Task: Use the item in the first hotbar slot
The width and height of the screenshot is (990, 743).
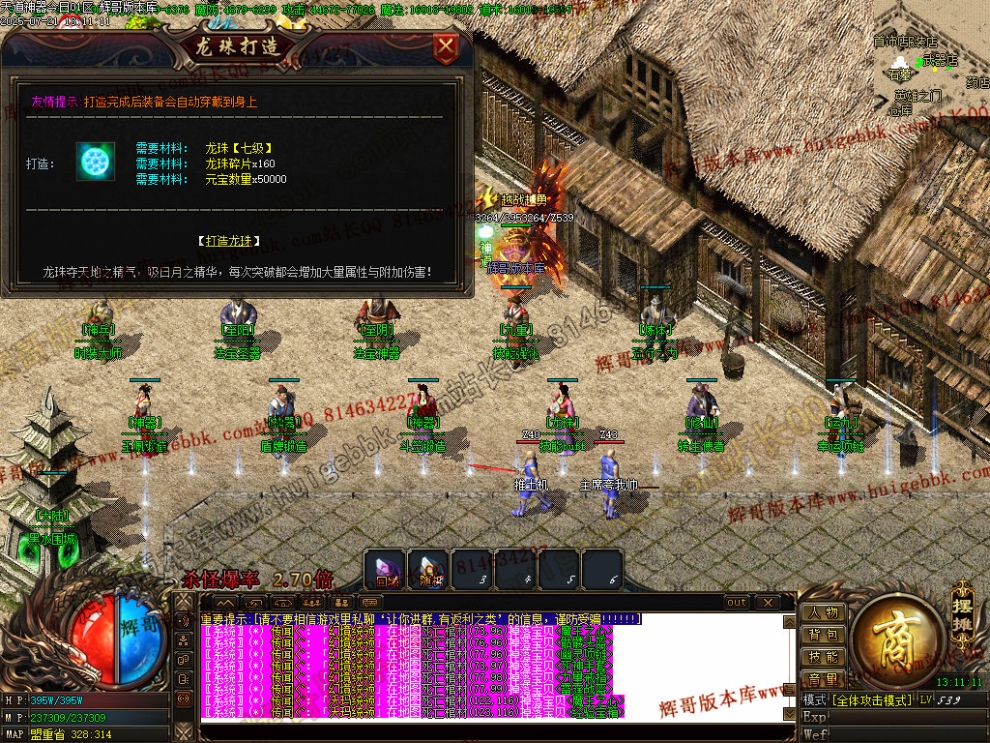Action: pyautogui.click(x=385, y=570)
